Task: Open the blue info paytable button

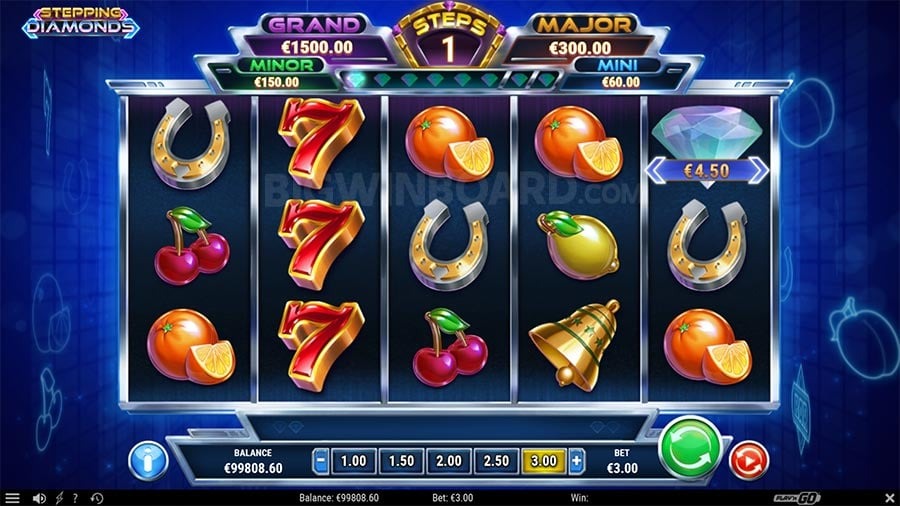Action: click(x=148, y=460)
